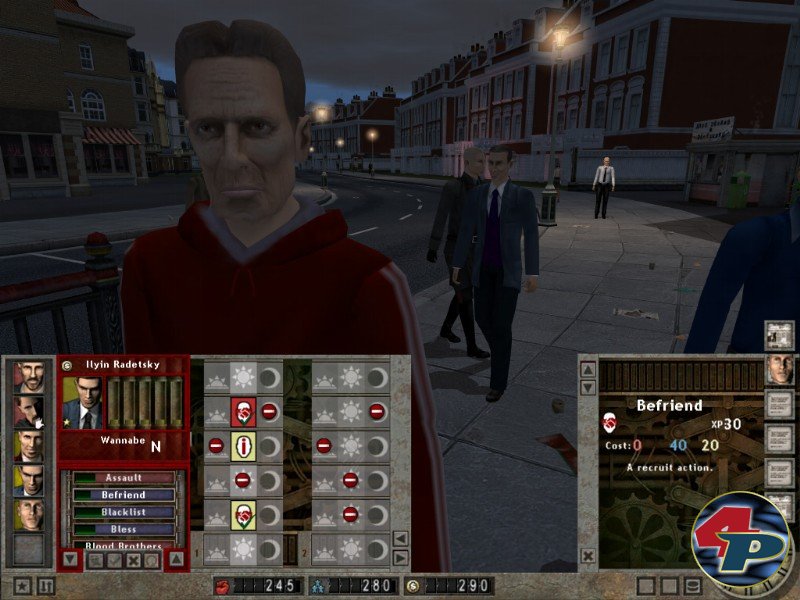800x600 pixels.
Task: Select the top bearded follower portrait
Action: tap(29, 377)
